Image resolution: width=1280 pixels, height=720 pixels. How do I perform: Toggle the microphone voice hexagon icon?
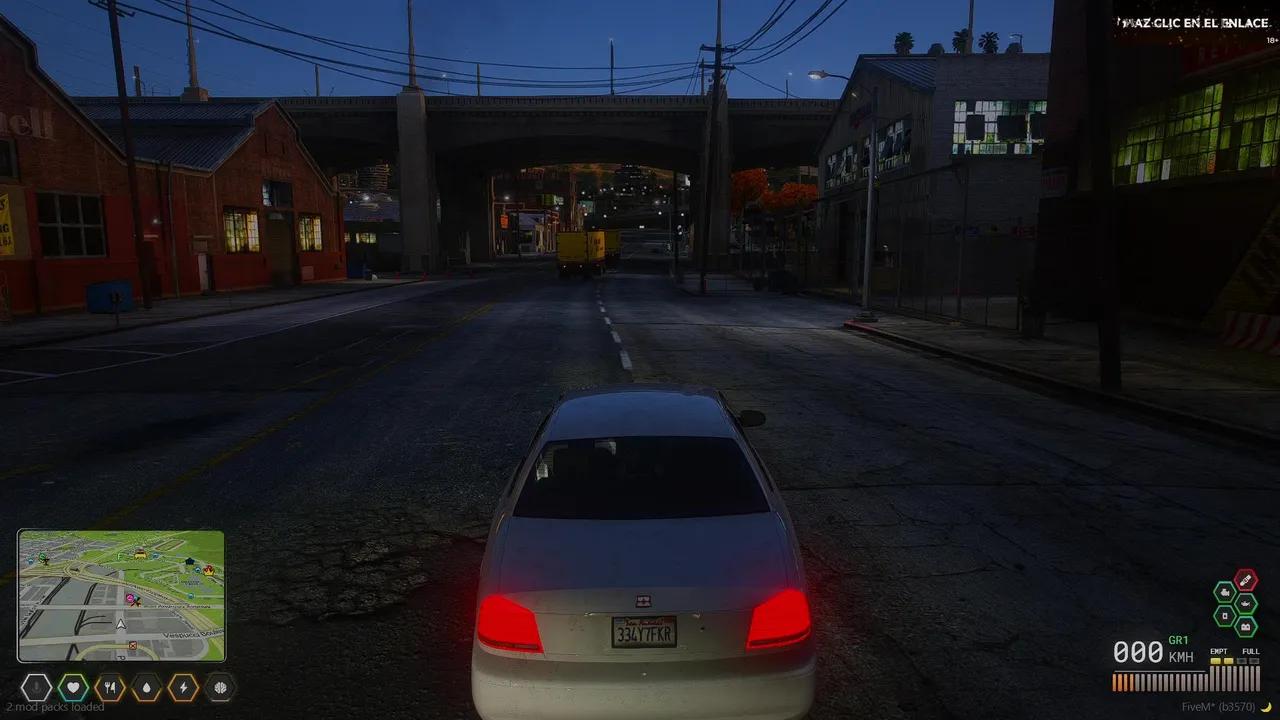37,687
